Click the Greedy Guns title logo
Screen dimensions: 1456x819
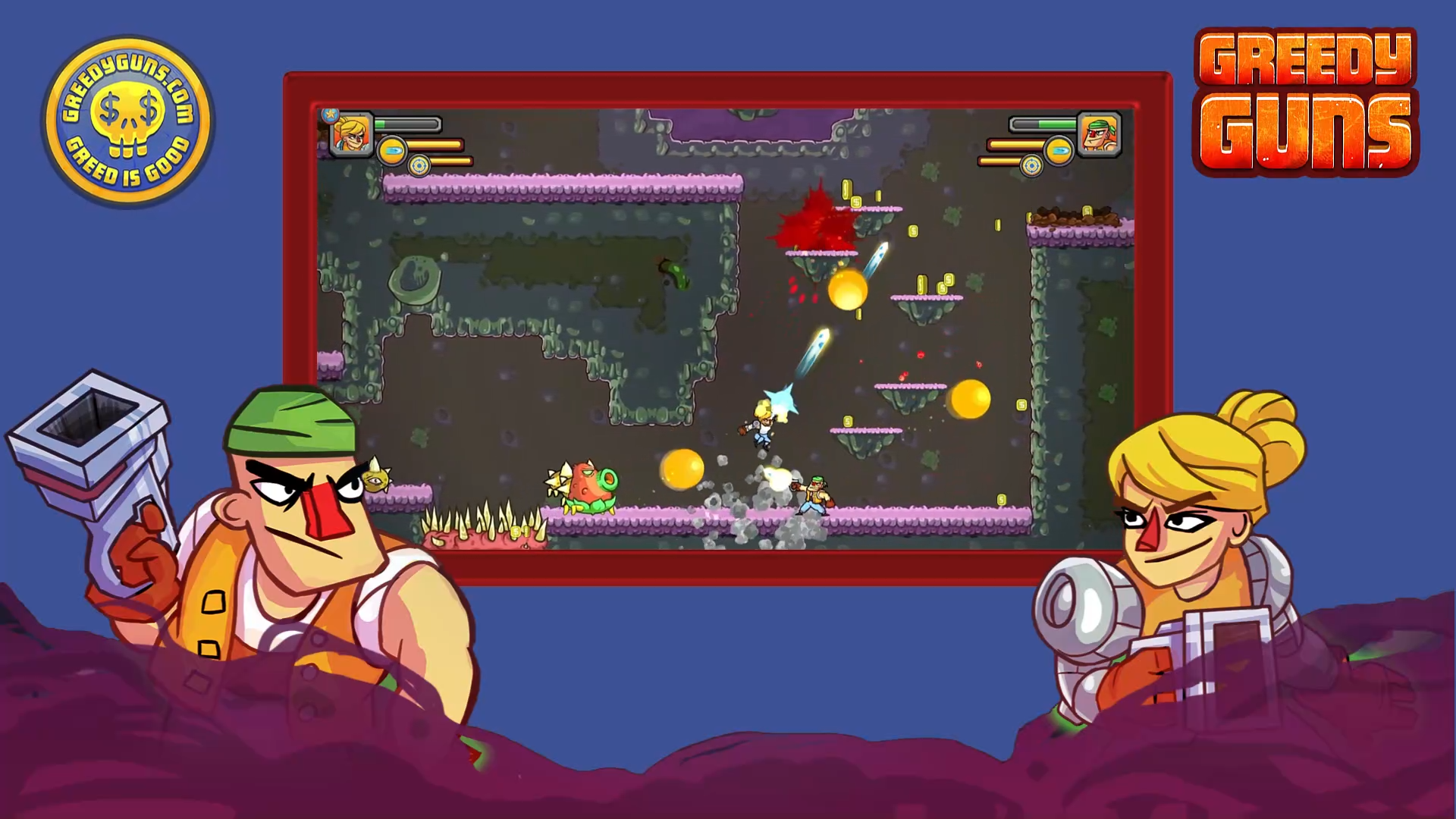coord(1305,102)
